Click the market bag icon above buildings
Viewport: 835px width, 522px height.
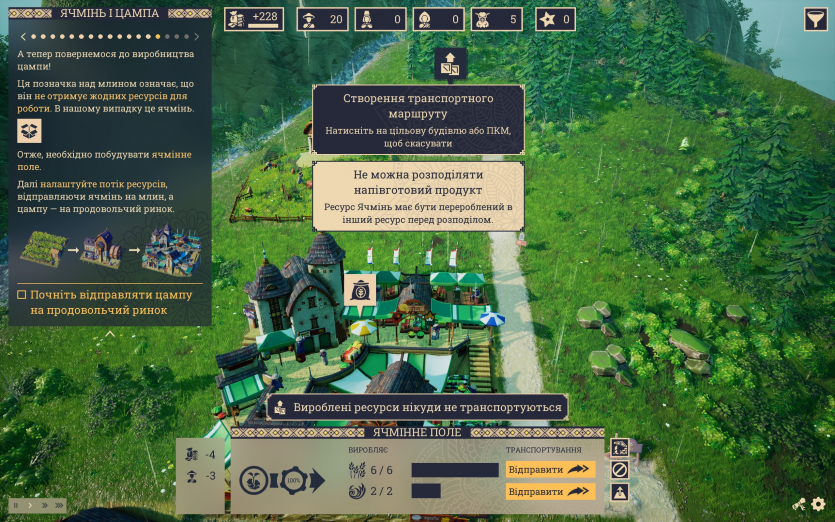360,290
